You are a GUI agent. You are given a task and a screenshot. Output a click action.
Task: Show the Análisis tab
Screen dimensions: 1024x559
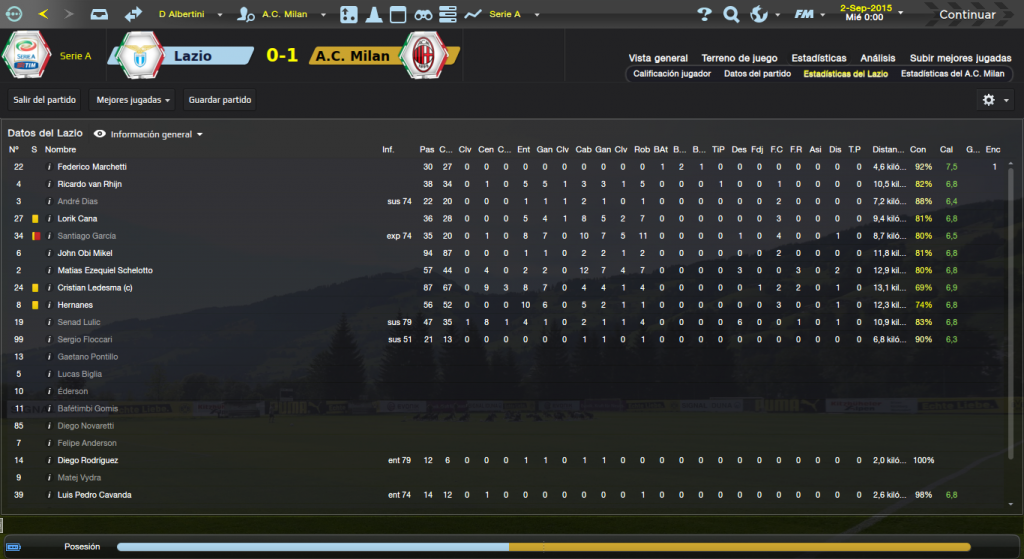point(877,58)
